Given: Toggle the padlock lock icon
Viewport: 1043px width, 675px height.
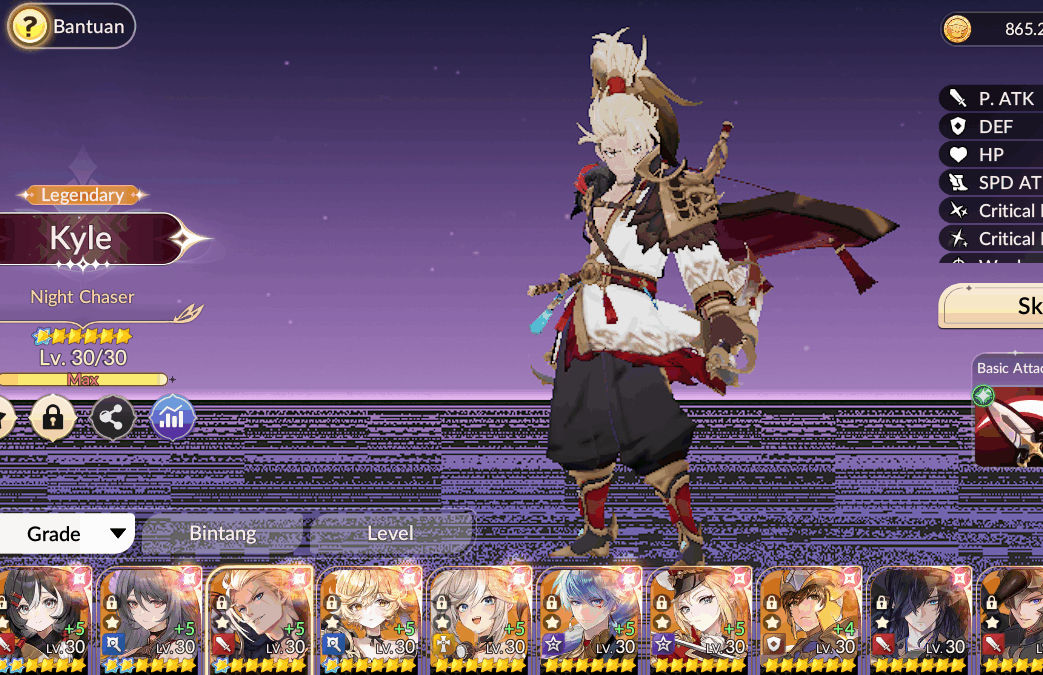Looking at the screenshot, I should (53, 418).
